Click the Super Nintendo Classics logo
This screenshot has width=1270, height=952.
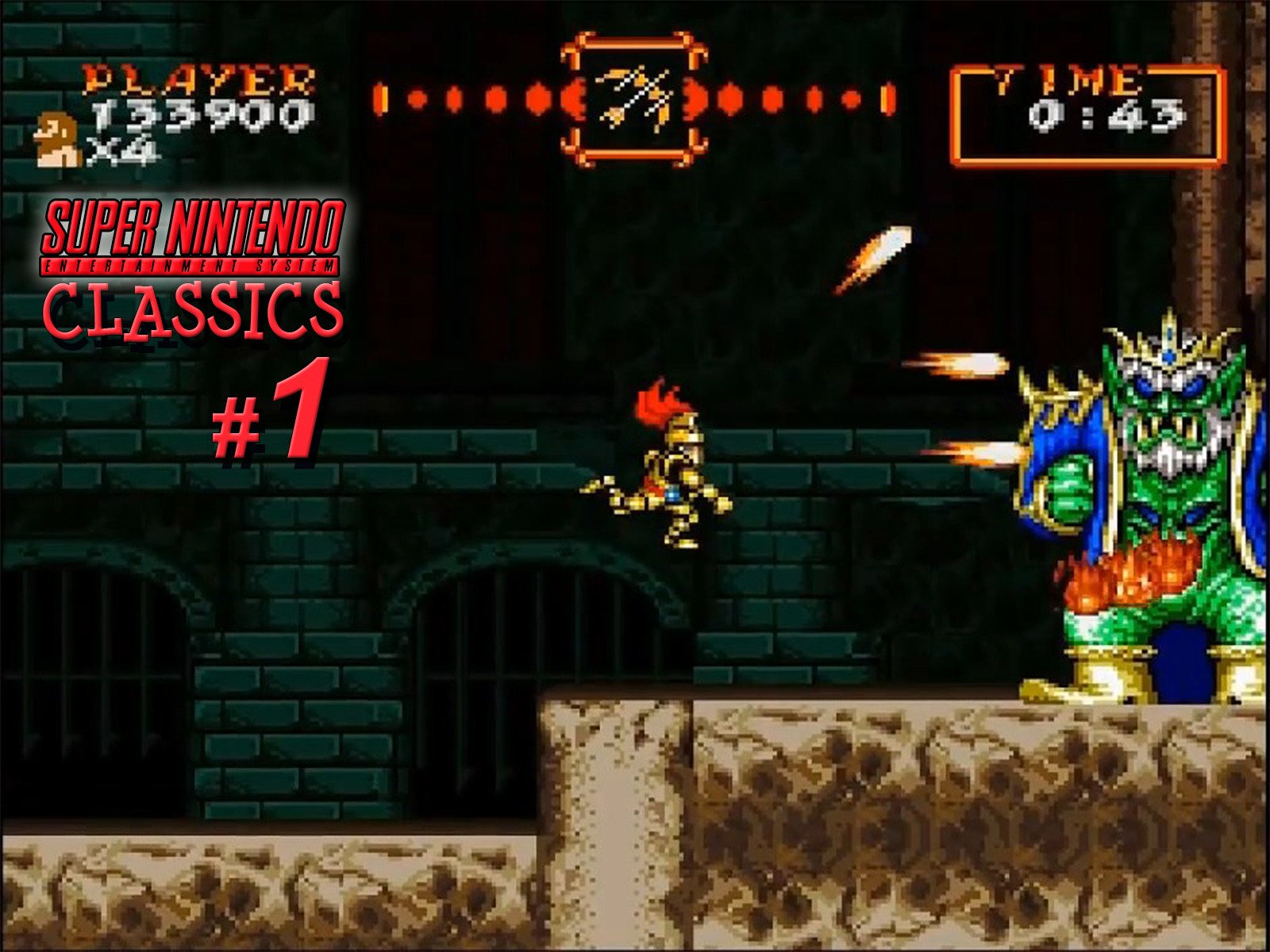point(194,262)
